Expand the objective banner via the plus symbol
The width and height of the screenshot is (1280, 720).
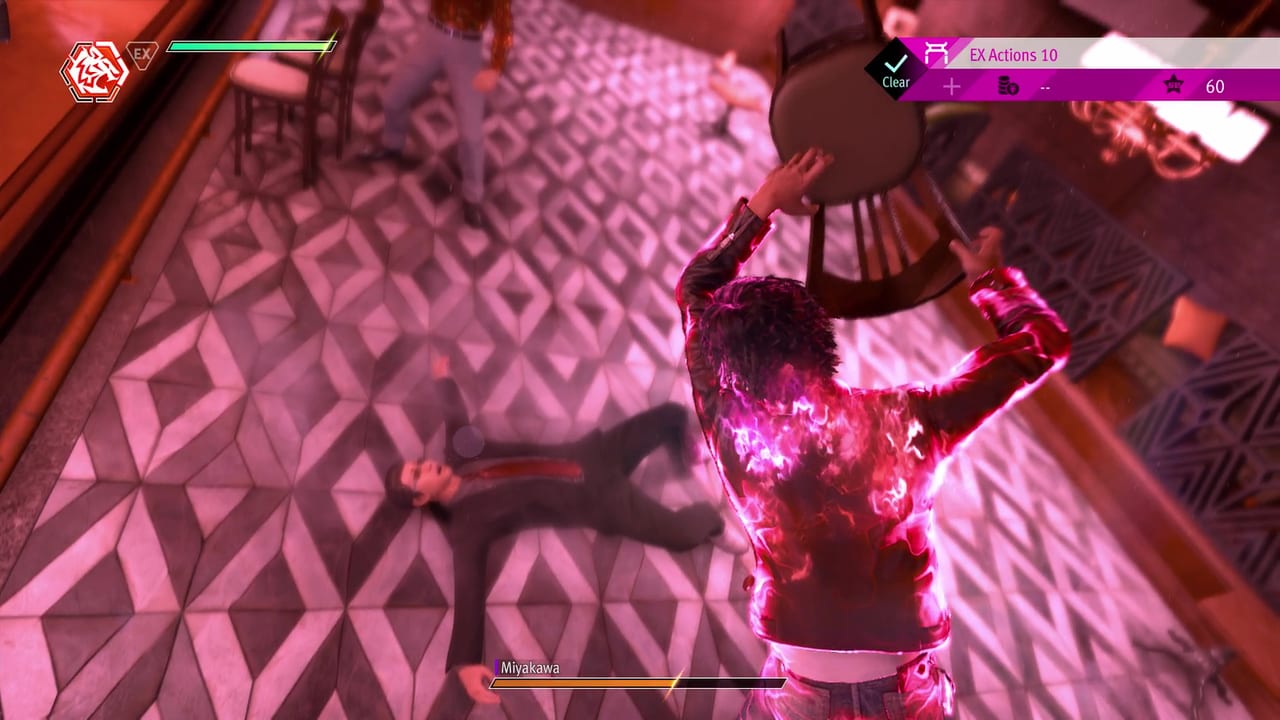[952, 87]
